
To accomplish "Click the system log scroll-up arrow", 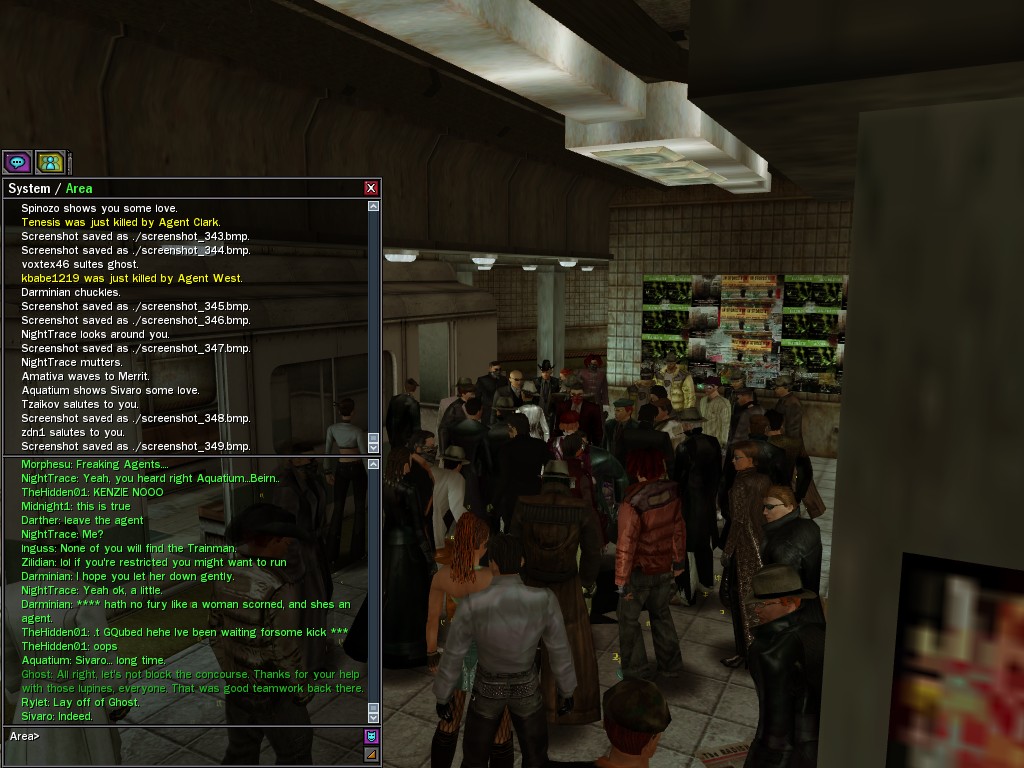I will (374, 206).
